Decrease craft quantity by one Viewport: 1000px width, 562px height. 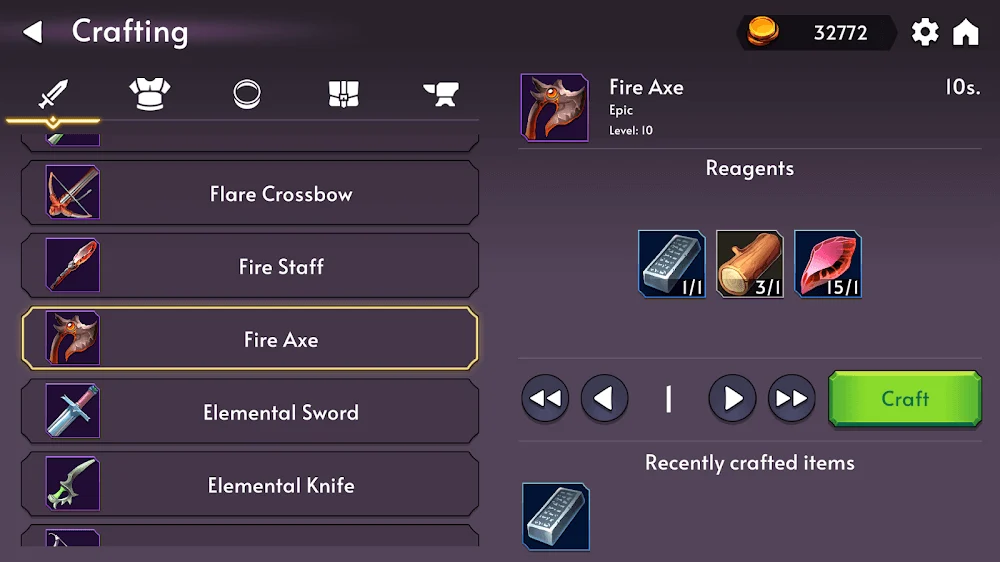tap(604, 399)
